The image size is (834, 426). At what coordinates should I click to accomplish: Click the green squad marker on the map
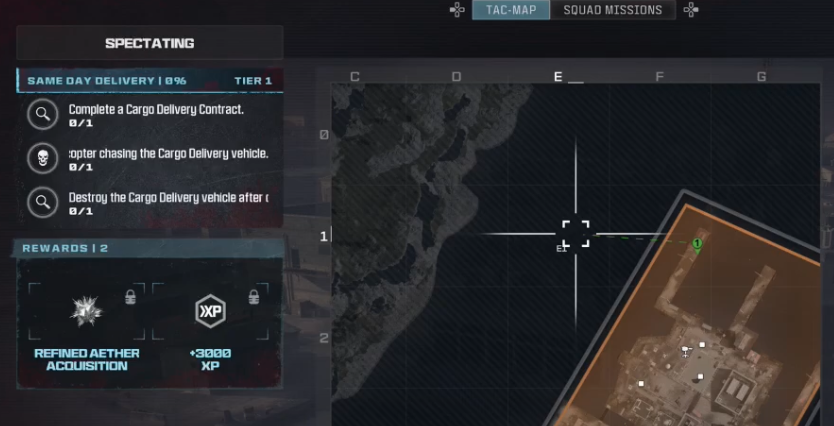click(x=697, y=243)
